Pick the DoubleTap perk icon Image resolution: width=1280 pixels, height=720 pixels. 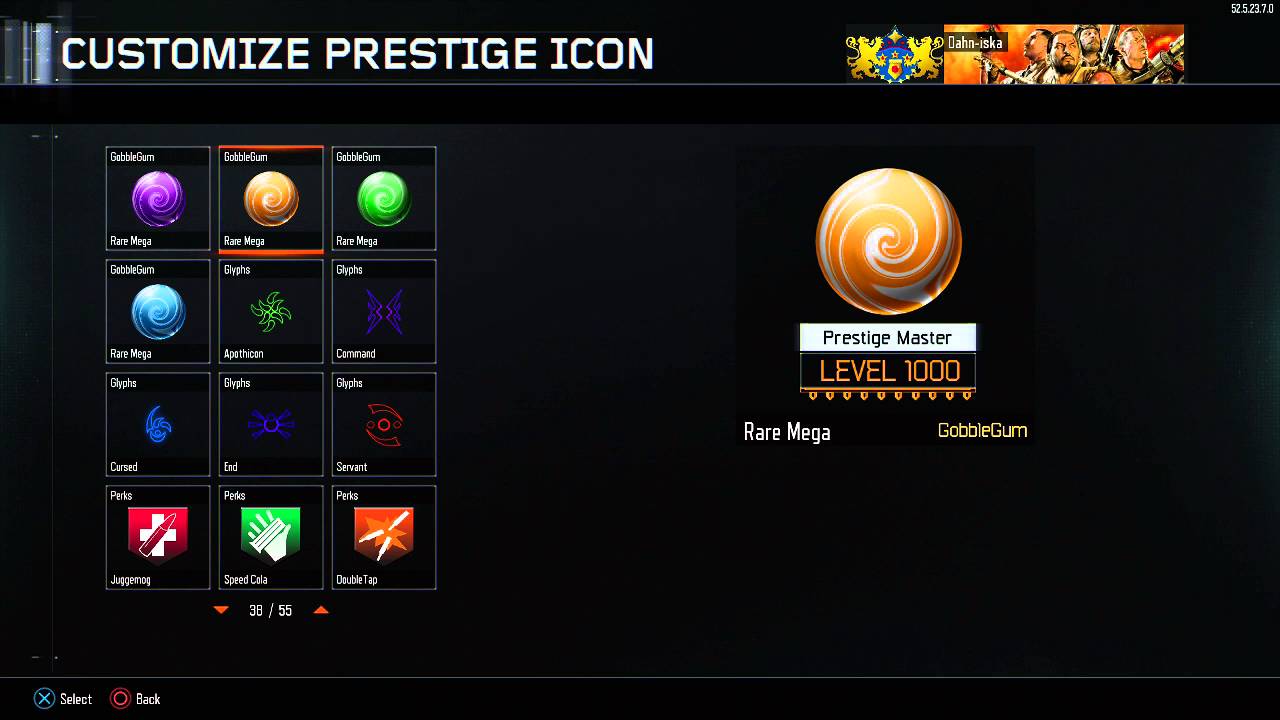383,537
